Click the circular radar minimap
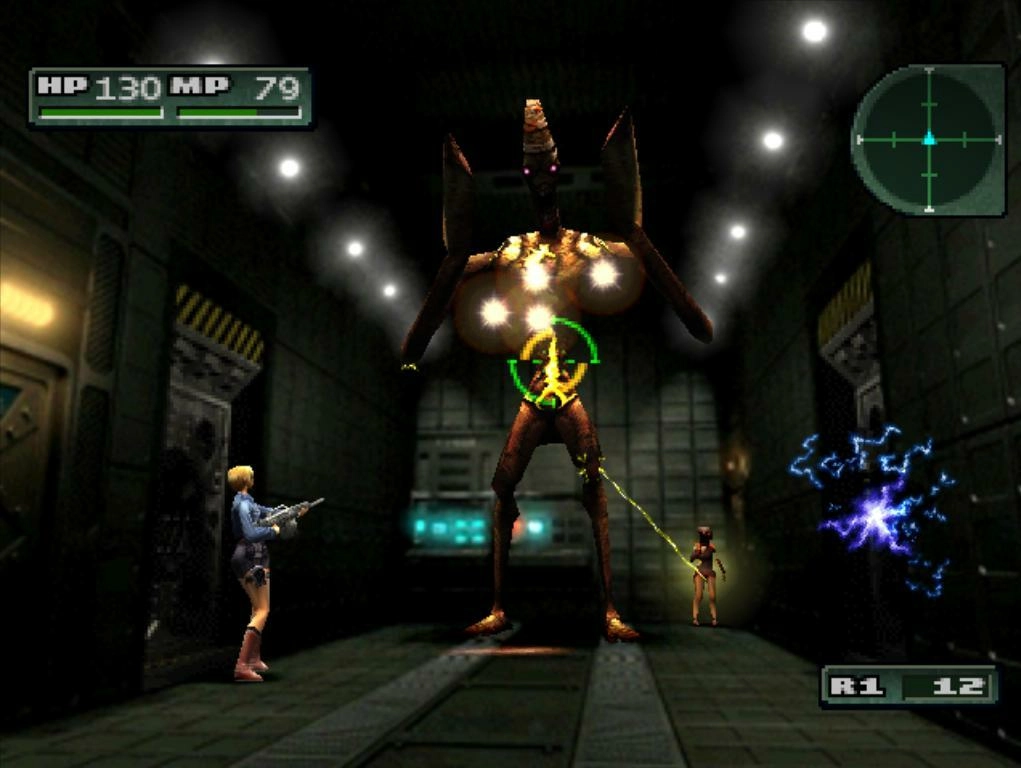 [928, 140]
